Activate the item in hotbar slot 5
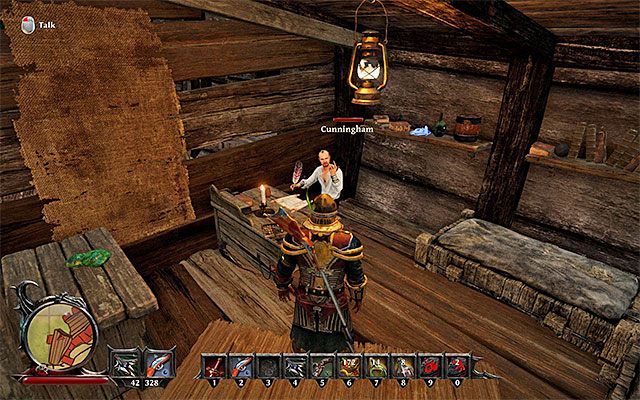This screenshot has width=640, height=400. point(321,366)
